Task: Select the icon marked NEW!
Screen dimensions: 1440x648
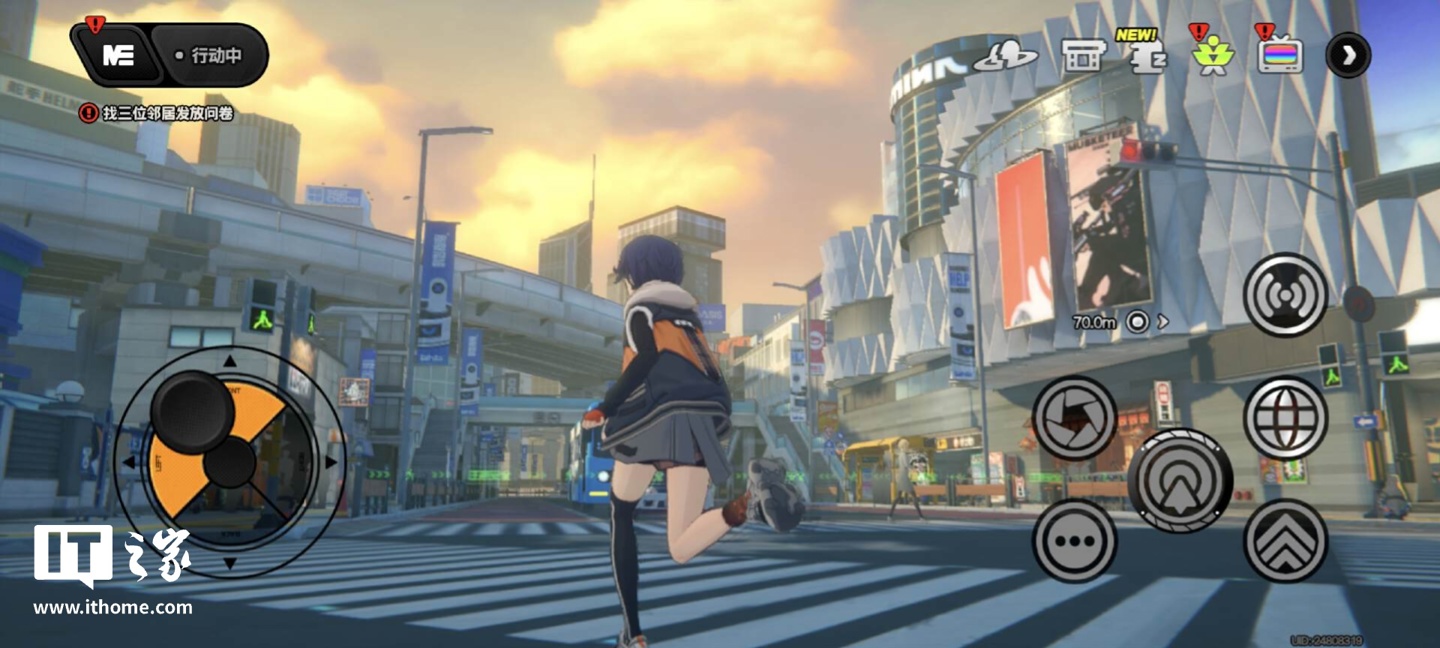Action: point(1145,56)
